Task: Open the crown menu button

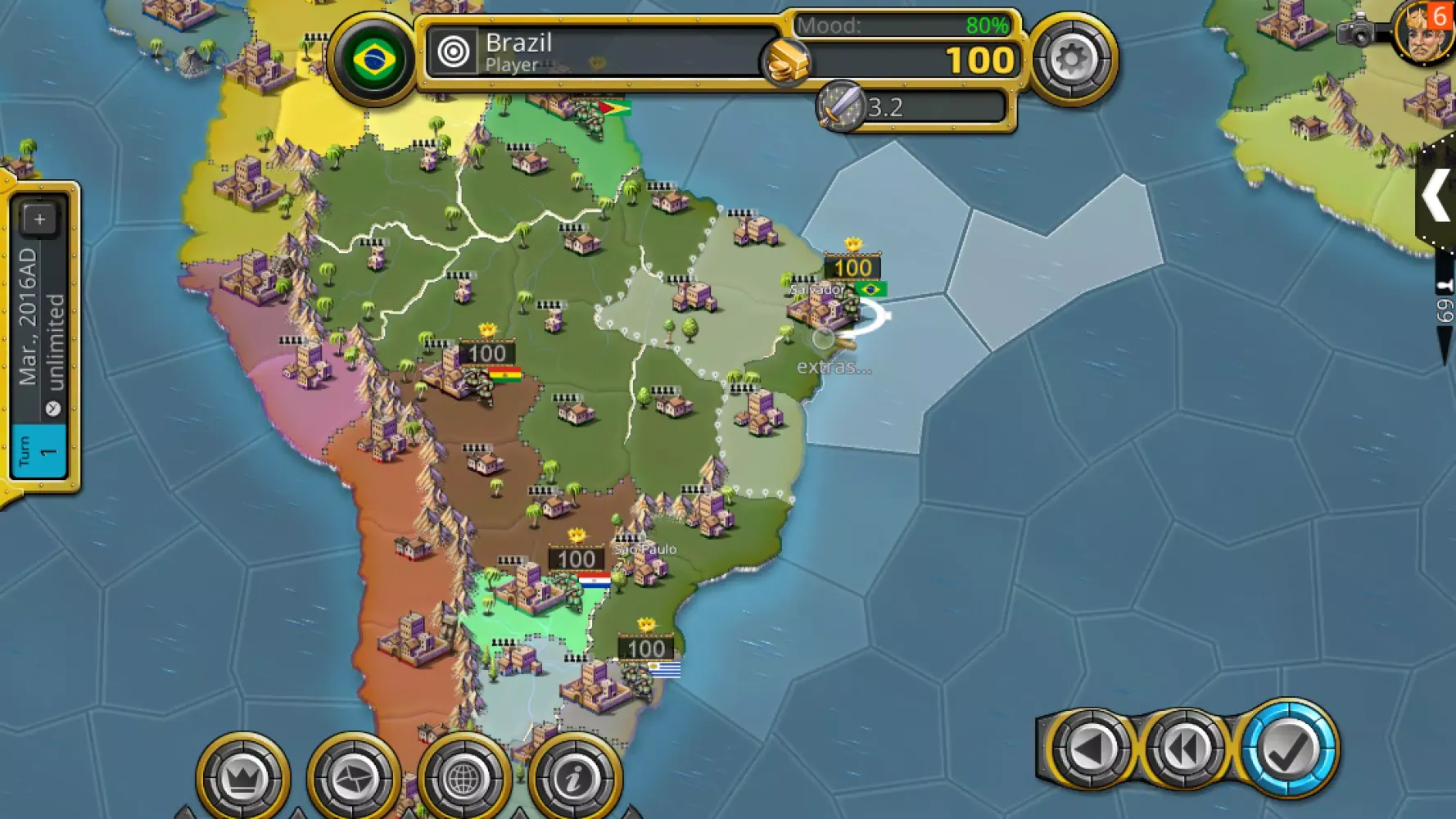Action: point(242,777)
